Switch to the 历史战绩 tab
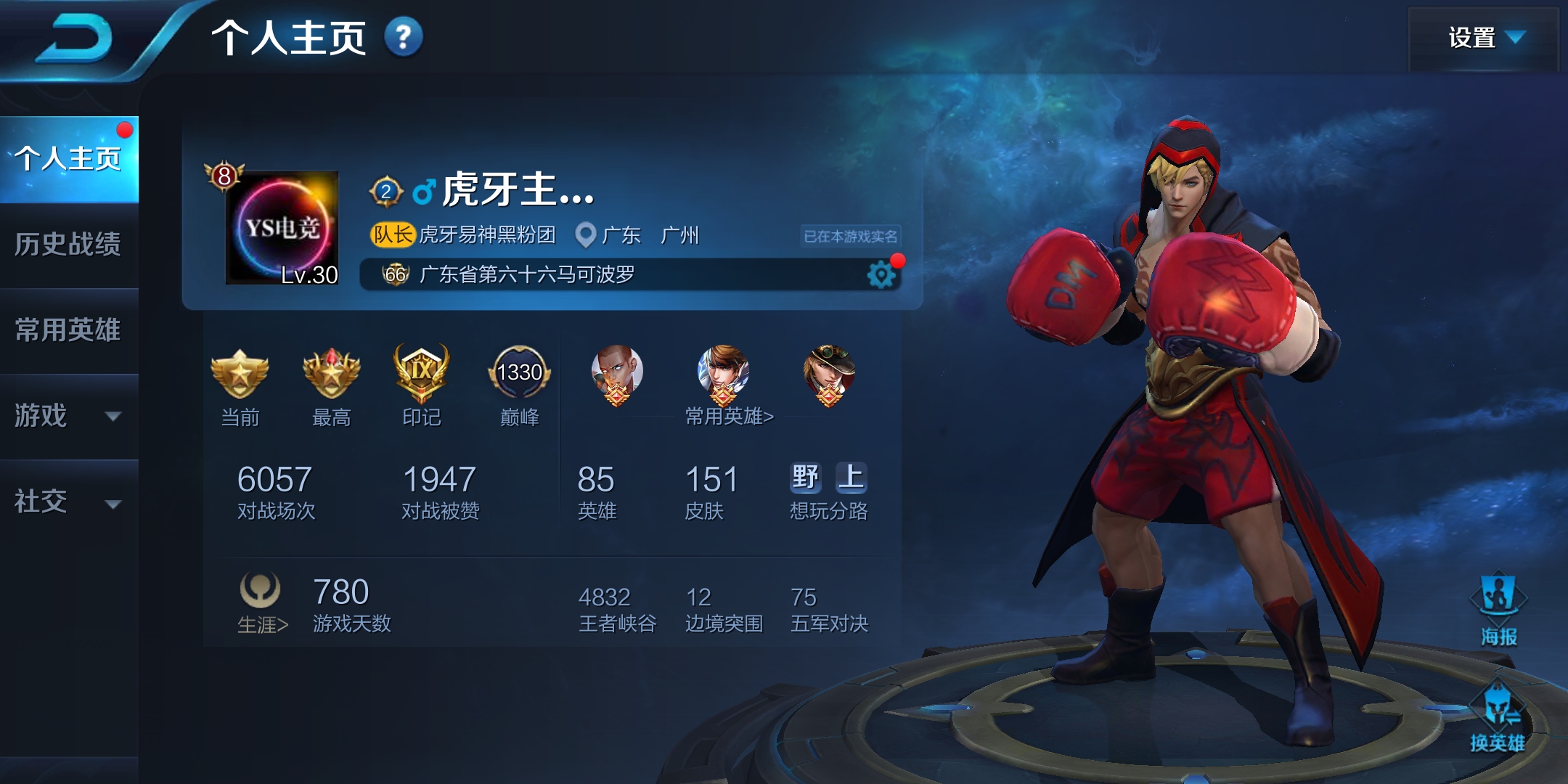The image size is (1568, 784). point(69,245)
